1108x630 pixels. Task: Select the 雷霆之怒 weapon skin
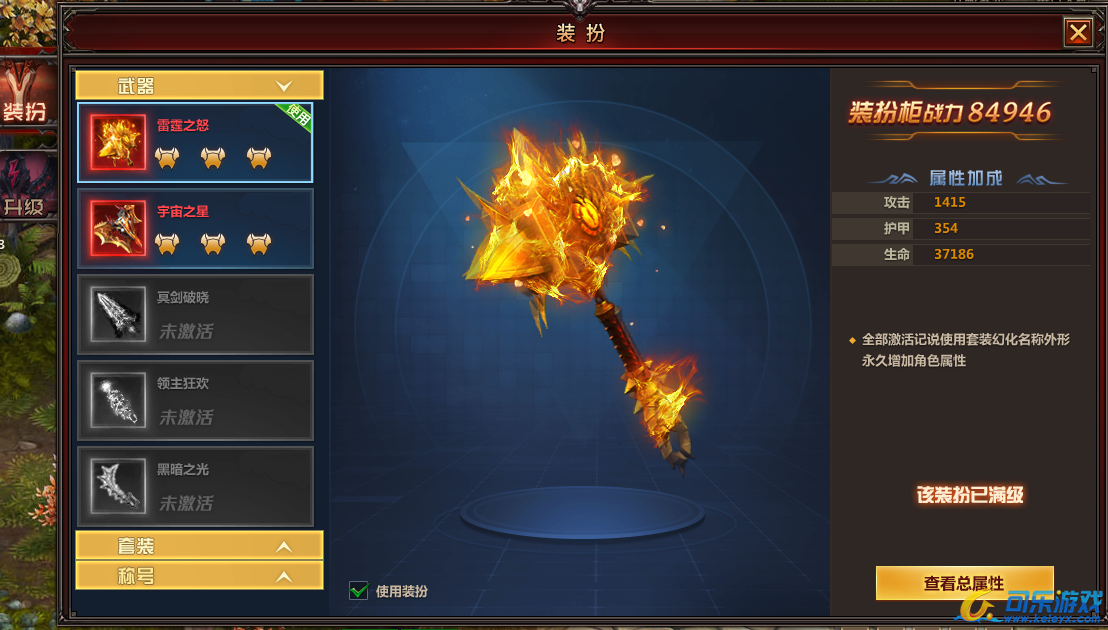point(195,142)
